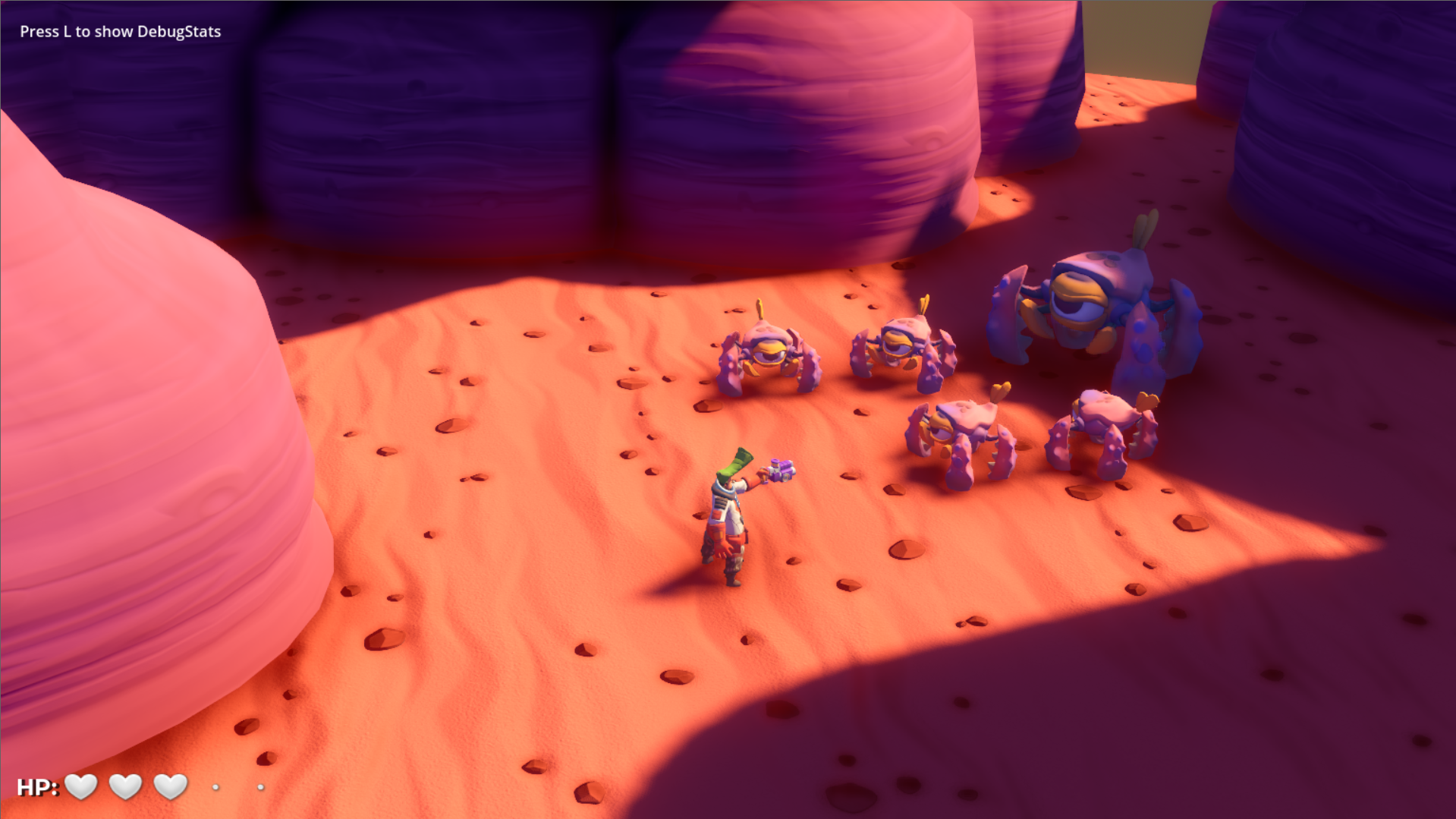
Task: Click the HP: label text
Action: tap(38, 787)
